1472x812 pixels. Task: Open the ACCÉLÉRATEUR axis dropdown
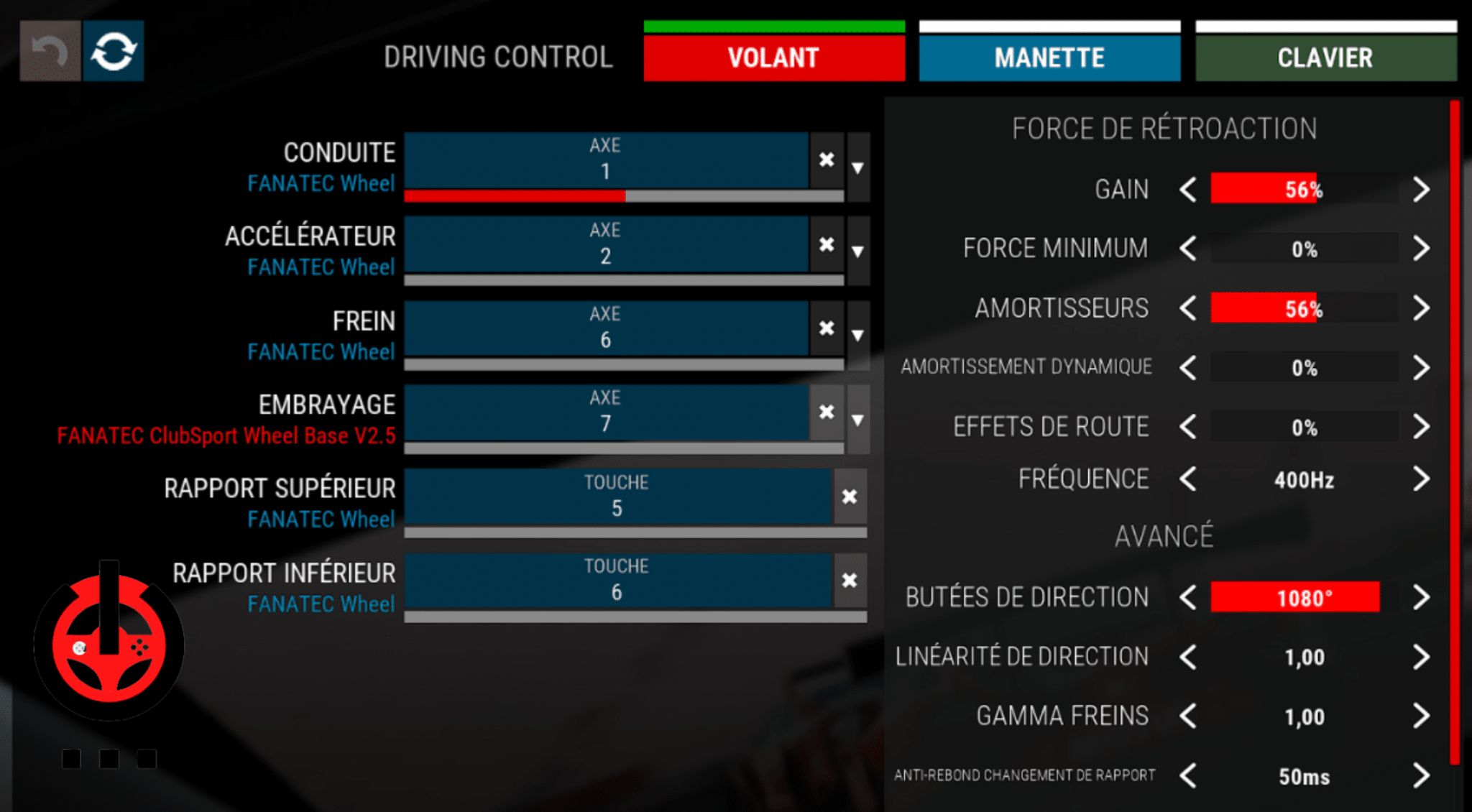pyautogui.click(x=858, y=250)
